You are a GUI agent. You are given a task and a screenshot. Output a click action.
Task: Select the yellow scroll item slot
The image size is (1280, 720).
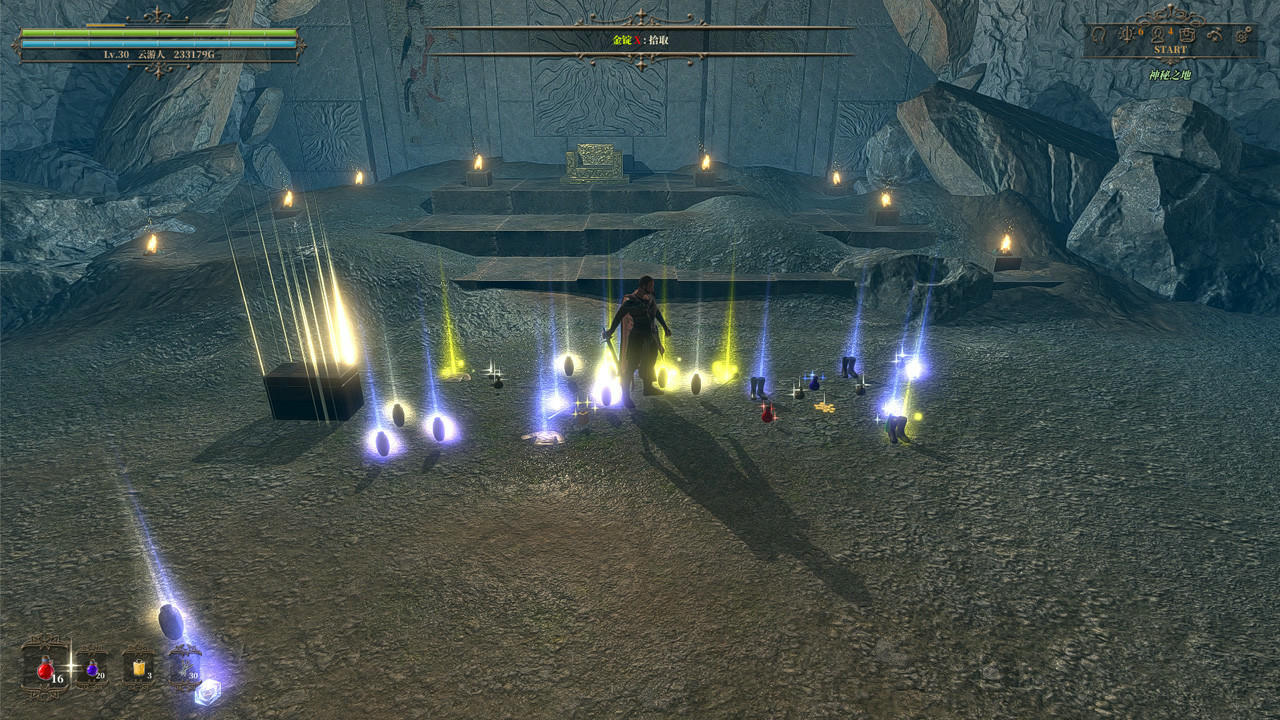[138, 668]
